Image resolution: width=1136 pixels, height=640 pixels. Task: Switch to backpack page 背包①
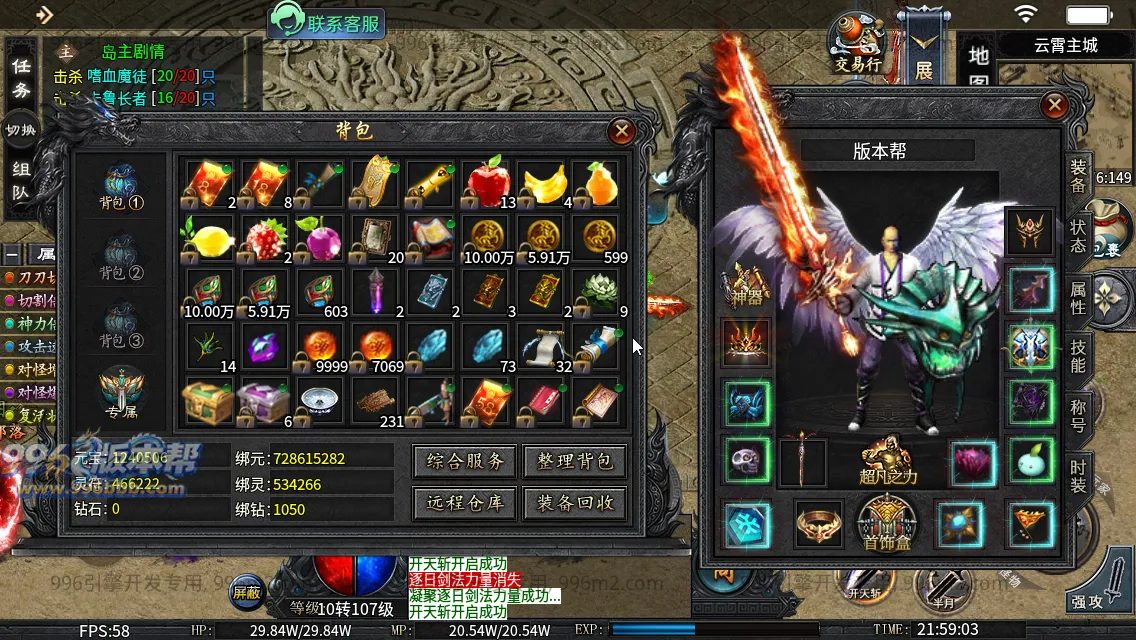pos(122,188)
